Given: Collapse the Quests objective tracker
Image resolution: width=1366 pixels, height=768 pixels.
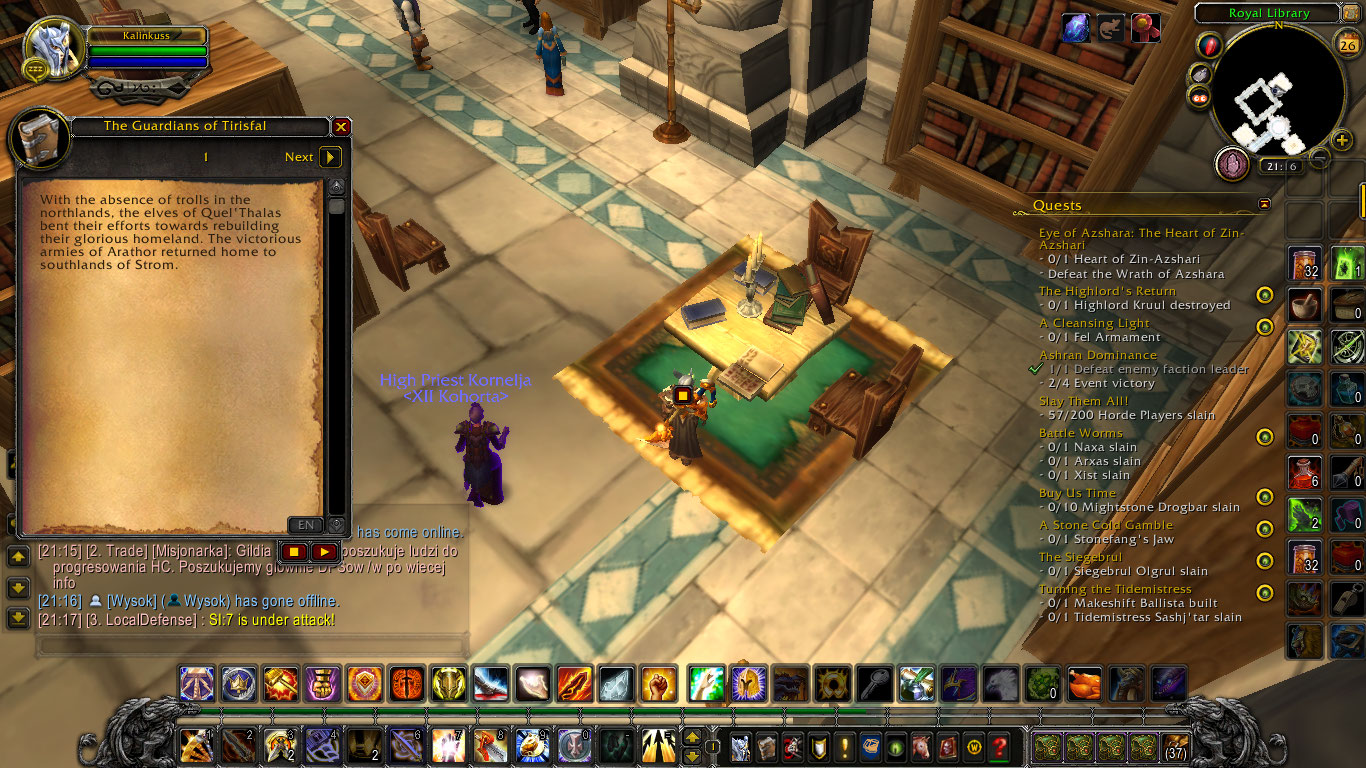Looking at the screenshot, I should pyautogui.click(x=1265, y=203).
